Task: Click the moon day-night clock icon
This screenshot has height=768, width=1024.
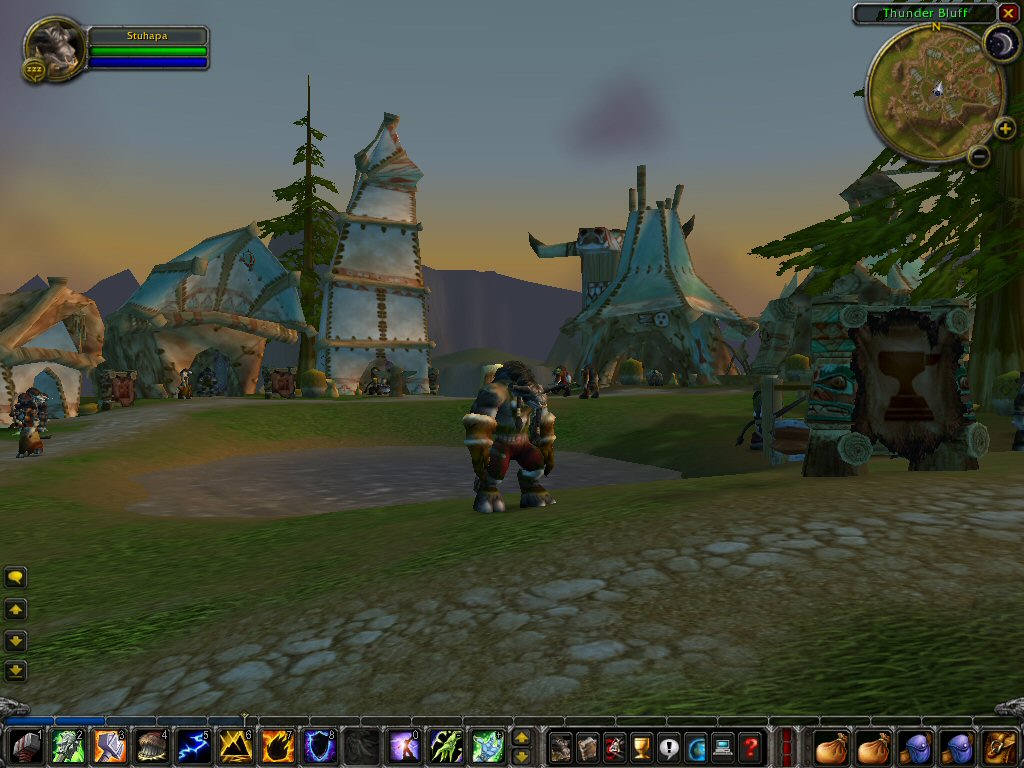Action: 999,42
